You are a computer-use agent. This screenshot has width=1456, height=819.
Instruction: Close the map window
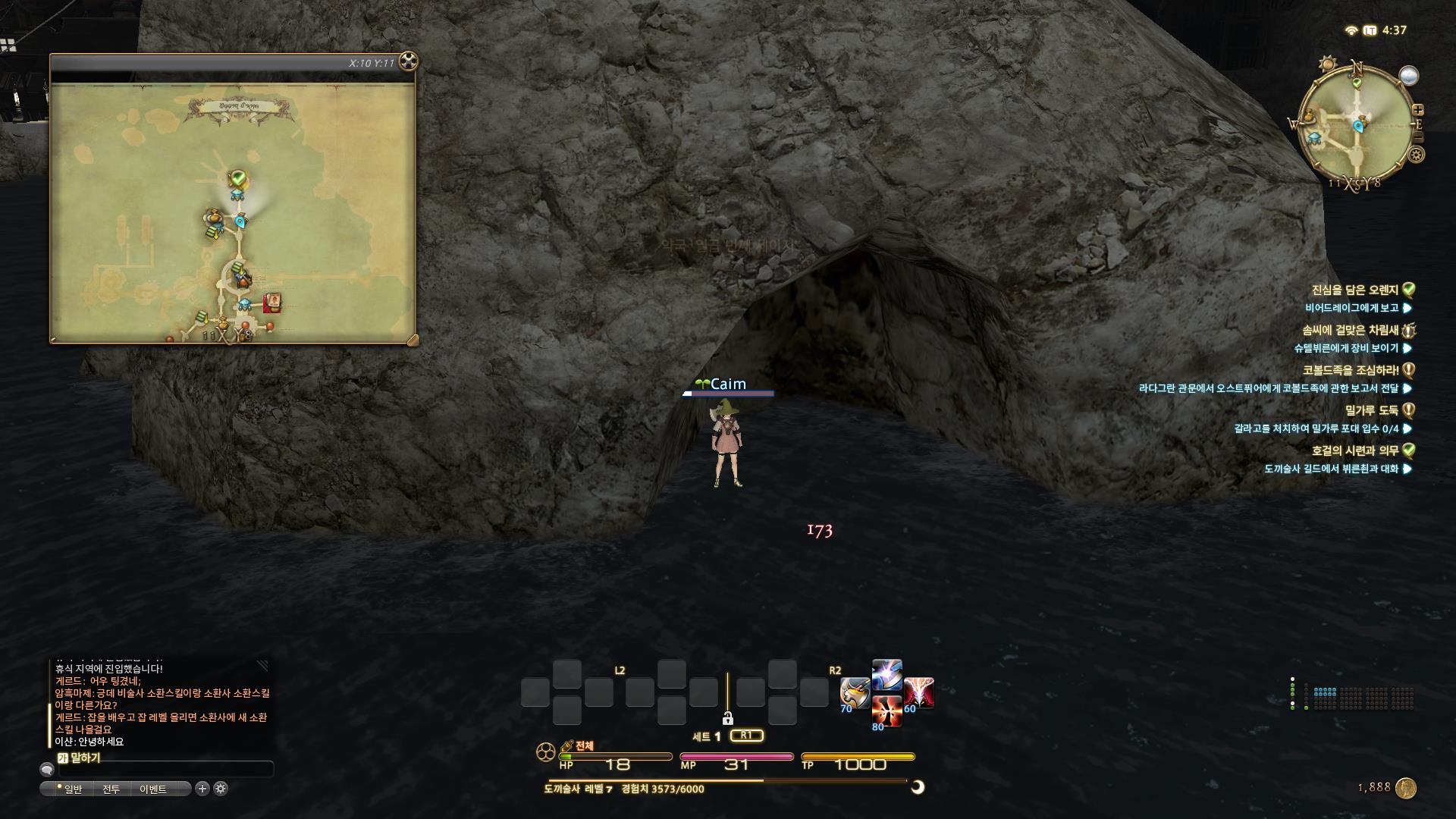tap(408, 61)
